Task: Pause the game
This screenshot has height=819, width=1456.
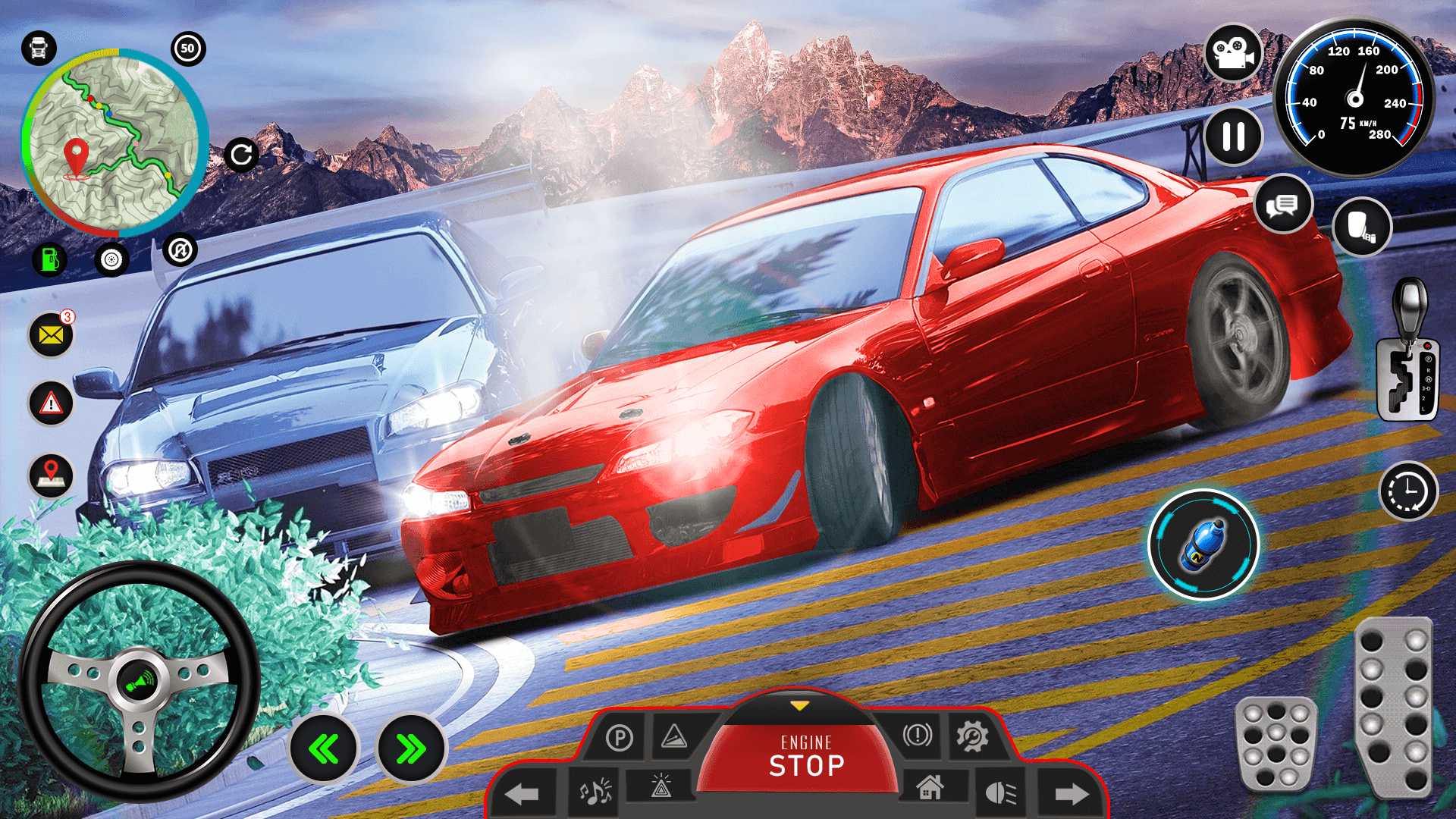Action: click(1233, 136)
